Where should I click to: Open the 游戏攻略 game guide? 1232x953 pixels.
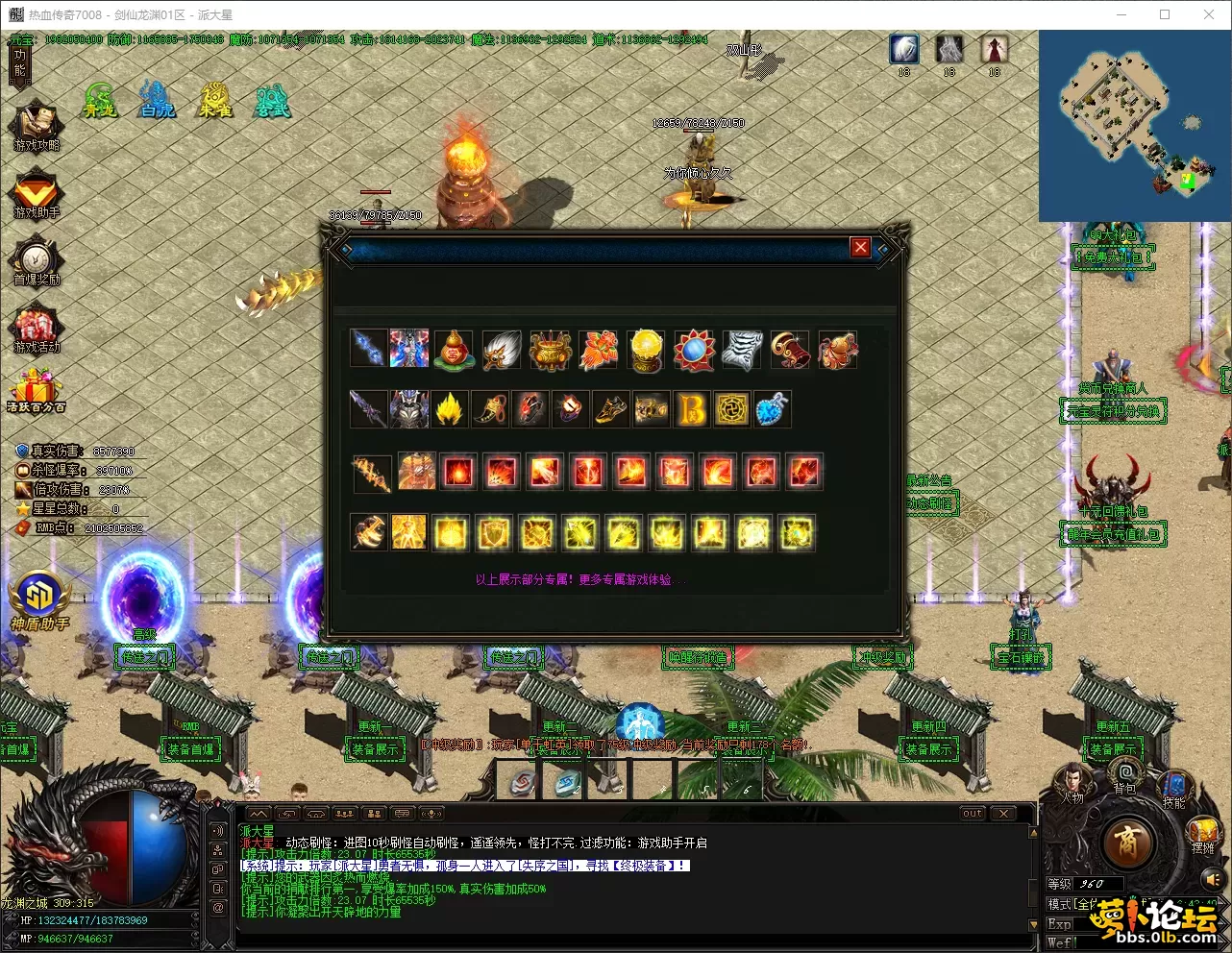[37, 126]
